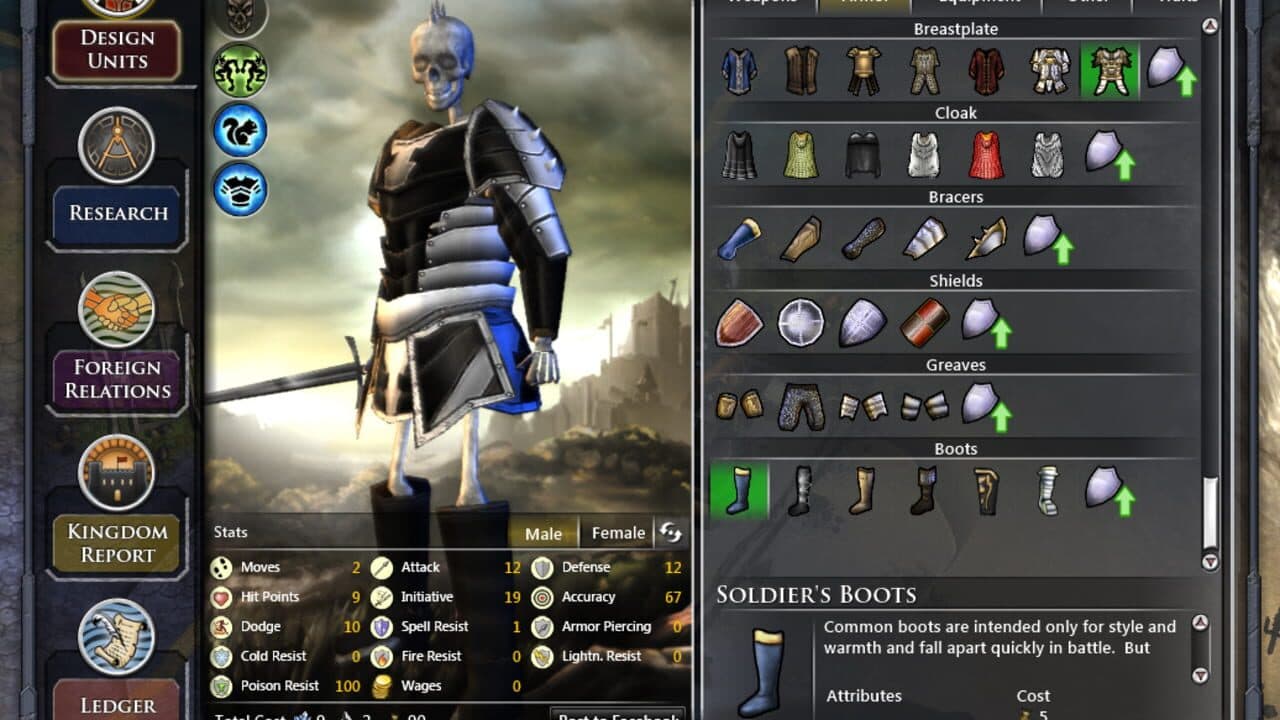Select the round buckler in Shields row

tap(803, 322)
